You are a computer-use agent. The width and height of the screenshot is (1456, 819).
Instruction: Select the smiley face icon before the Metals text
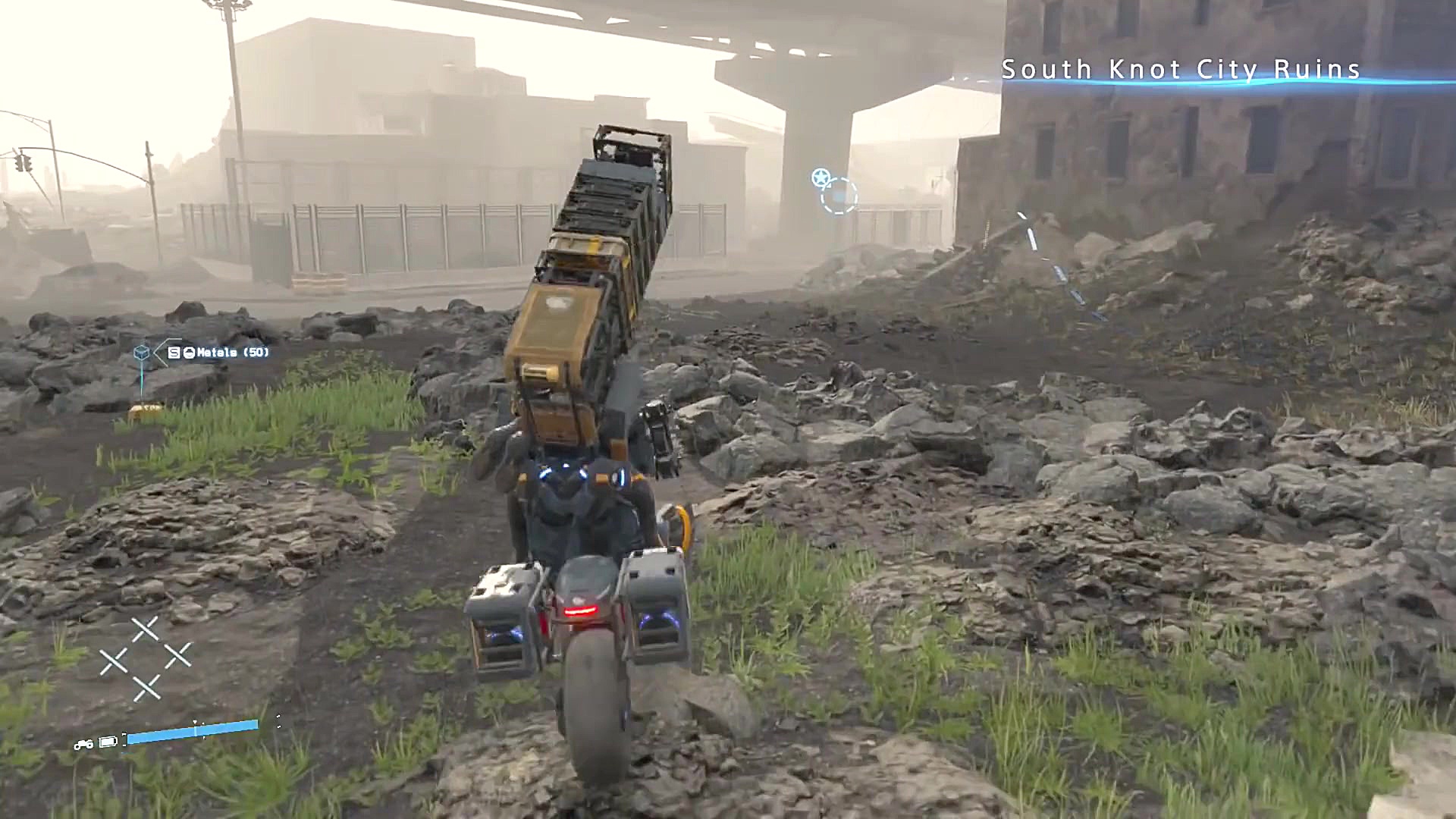tap(190, 353)
